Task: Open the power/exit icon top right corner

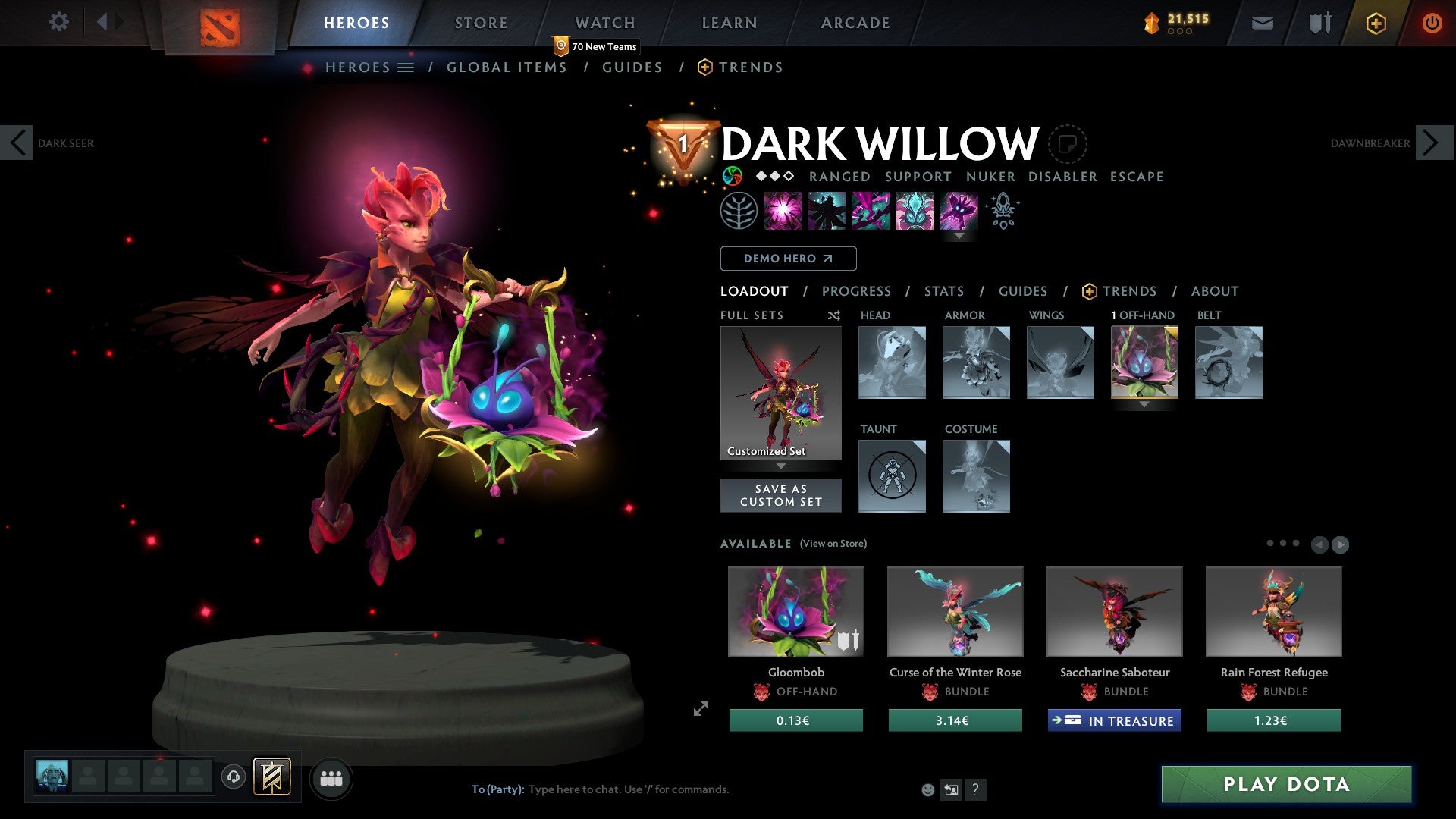Action: [x=1432, y=22]
